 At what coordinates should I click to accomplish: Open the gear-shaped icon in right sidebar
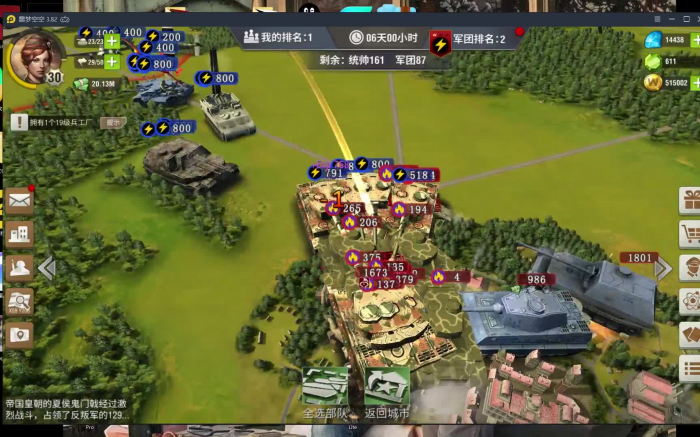click(690, 301)
